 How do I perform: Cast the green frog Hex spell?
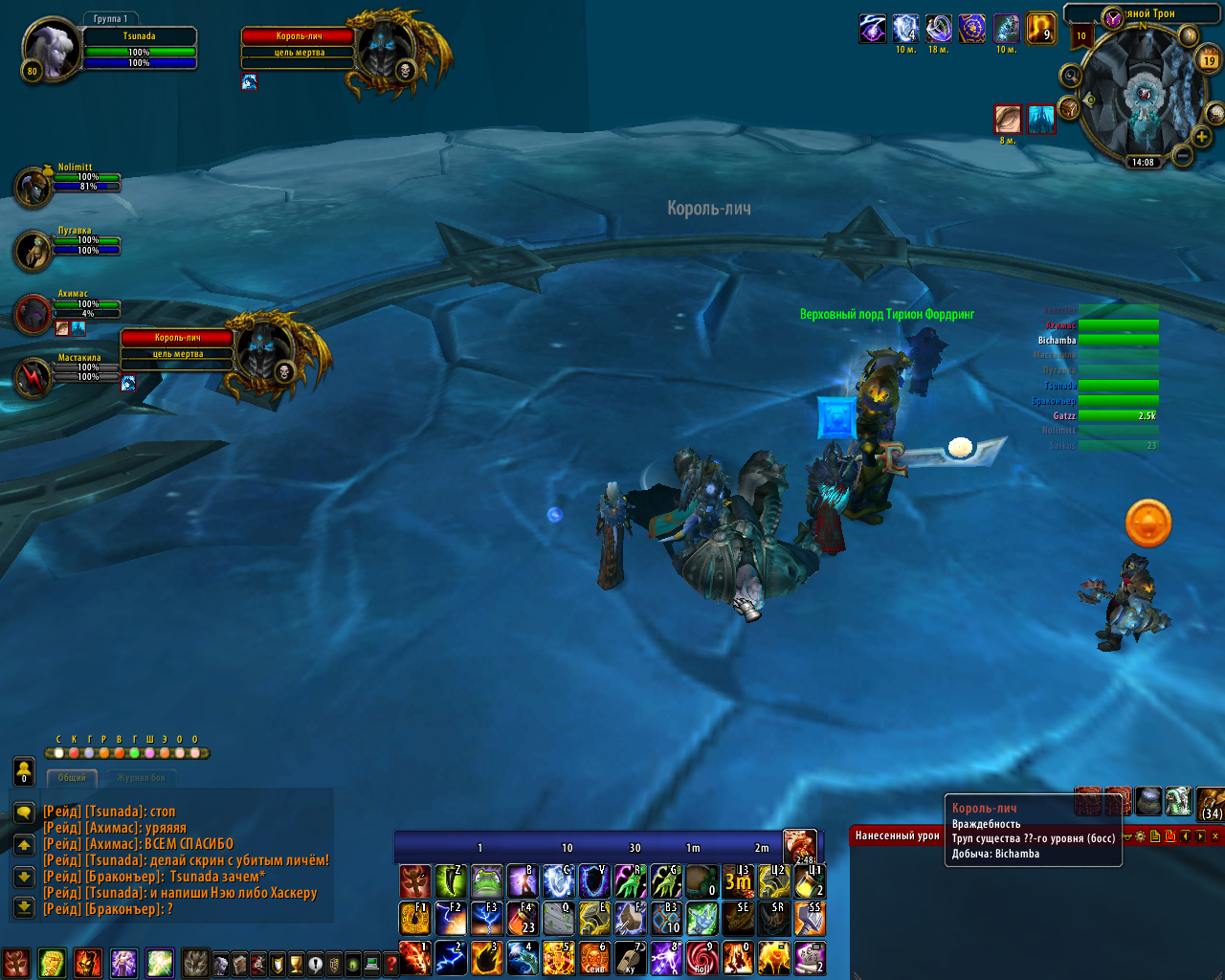click(486, 880)
